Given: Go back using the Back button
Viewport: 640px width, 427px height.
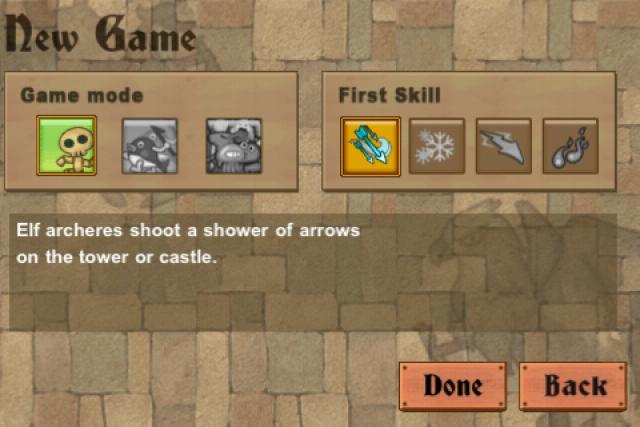Looking at the screenshot, I should (x=575, y=385).
